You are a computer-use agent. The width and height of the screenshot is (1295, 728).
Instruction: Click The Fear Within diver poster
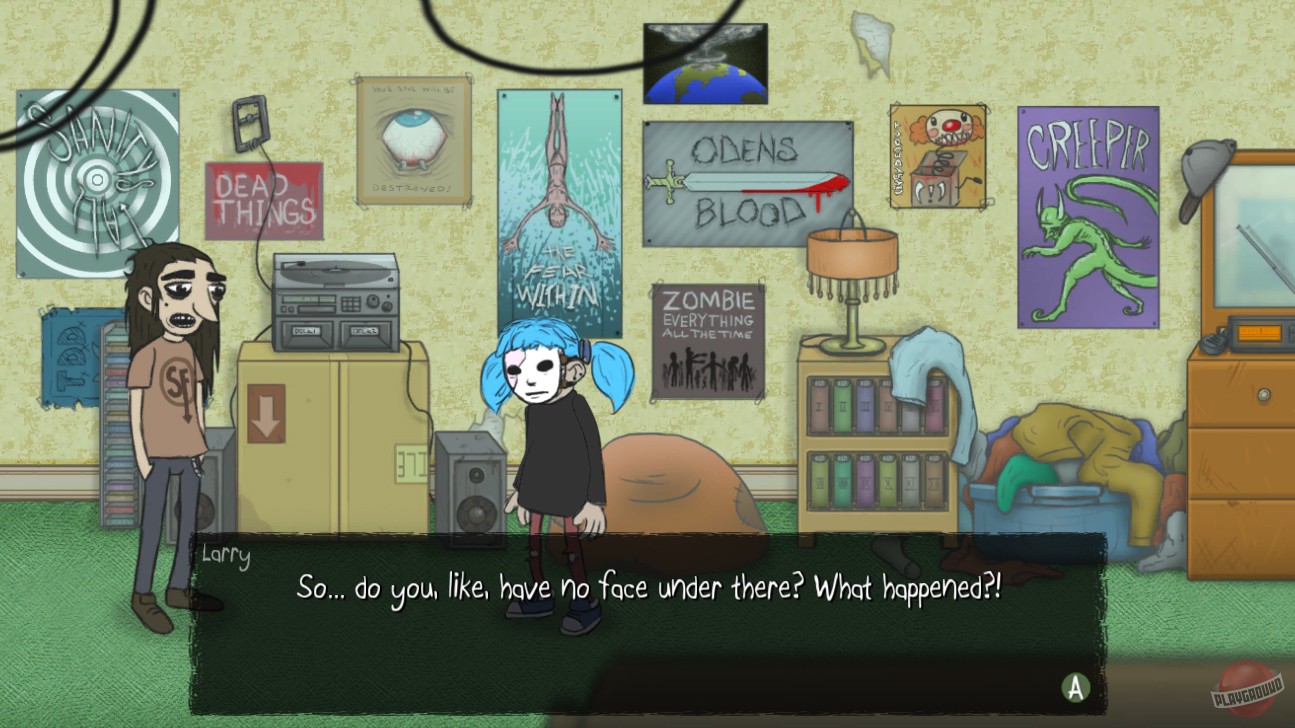[x=561, y=210]
